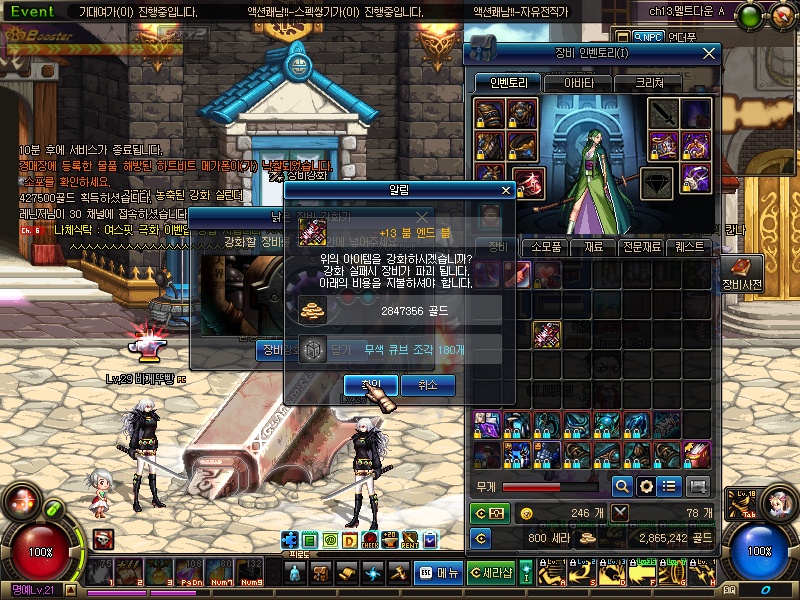Switch to the 아바타 tab
This screenshot has width=800, height=600.
[580, 83]
